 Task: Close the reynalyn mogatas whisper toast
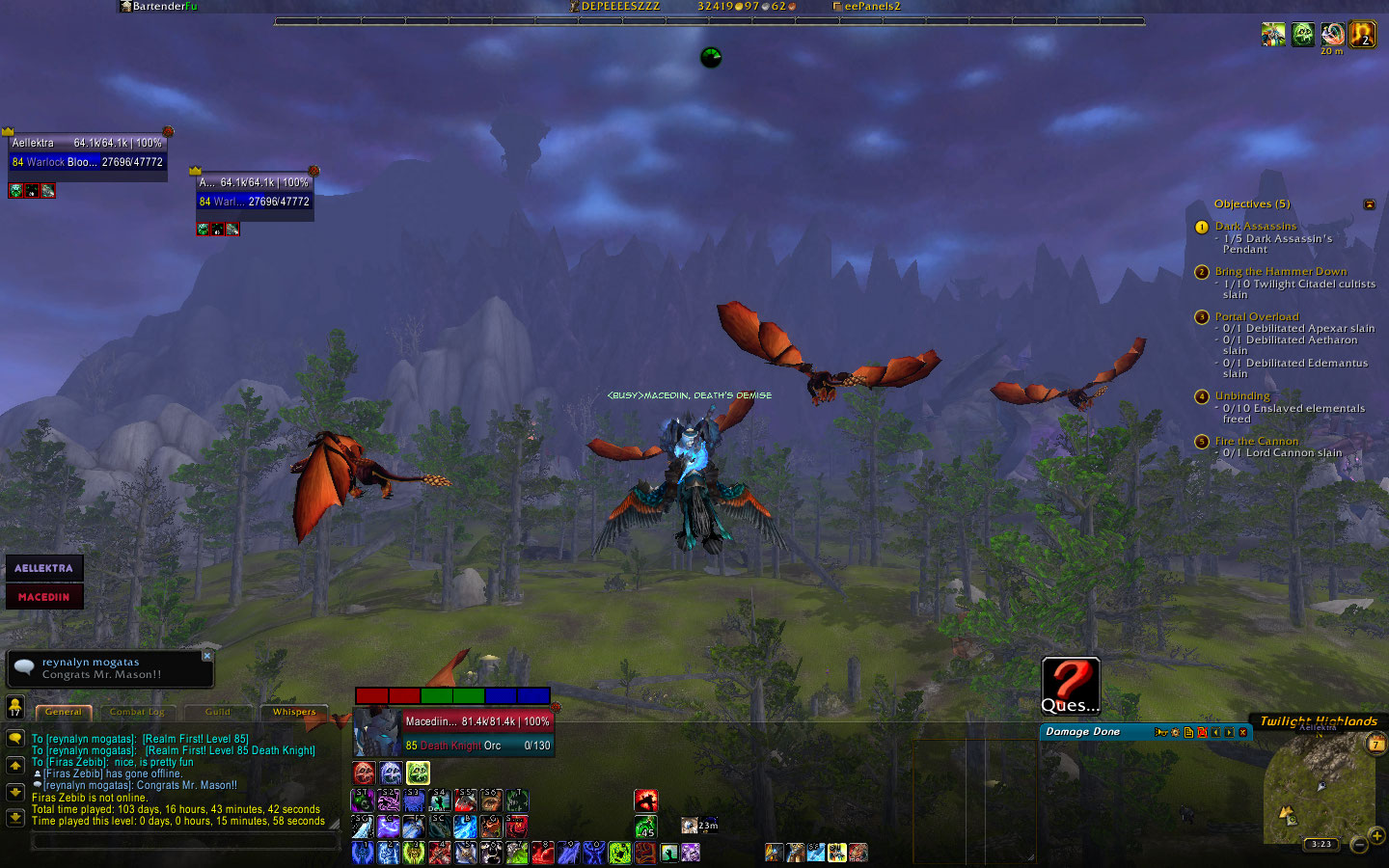tap(206, 656)
